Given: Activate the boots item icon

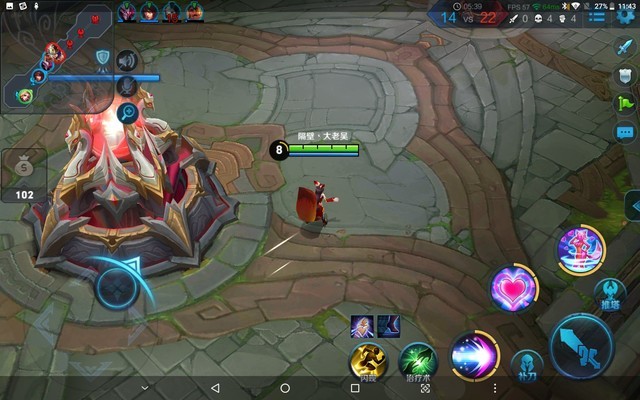Looking at the screenshot, I should (388, 325).
